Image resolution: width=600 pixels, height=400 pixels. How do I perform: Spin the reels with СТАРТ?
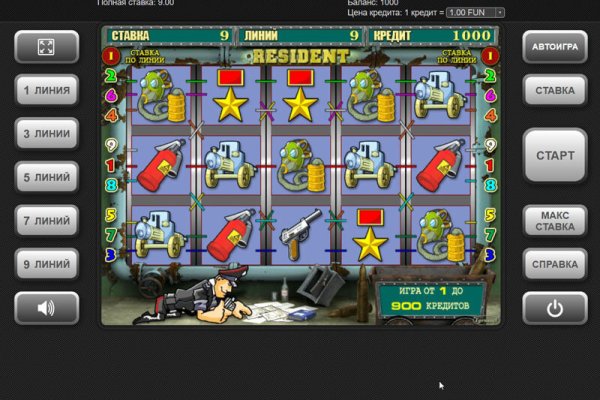click(555, 156)
